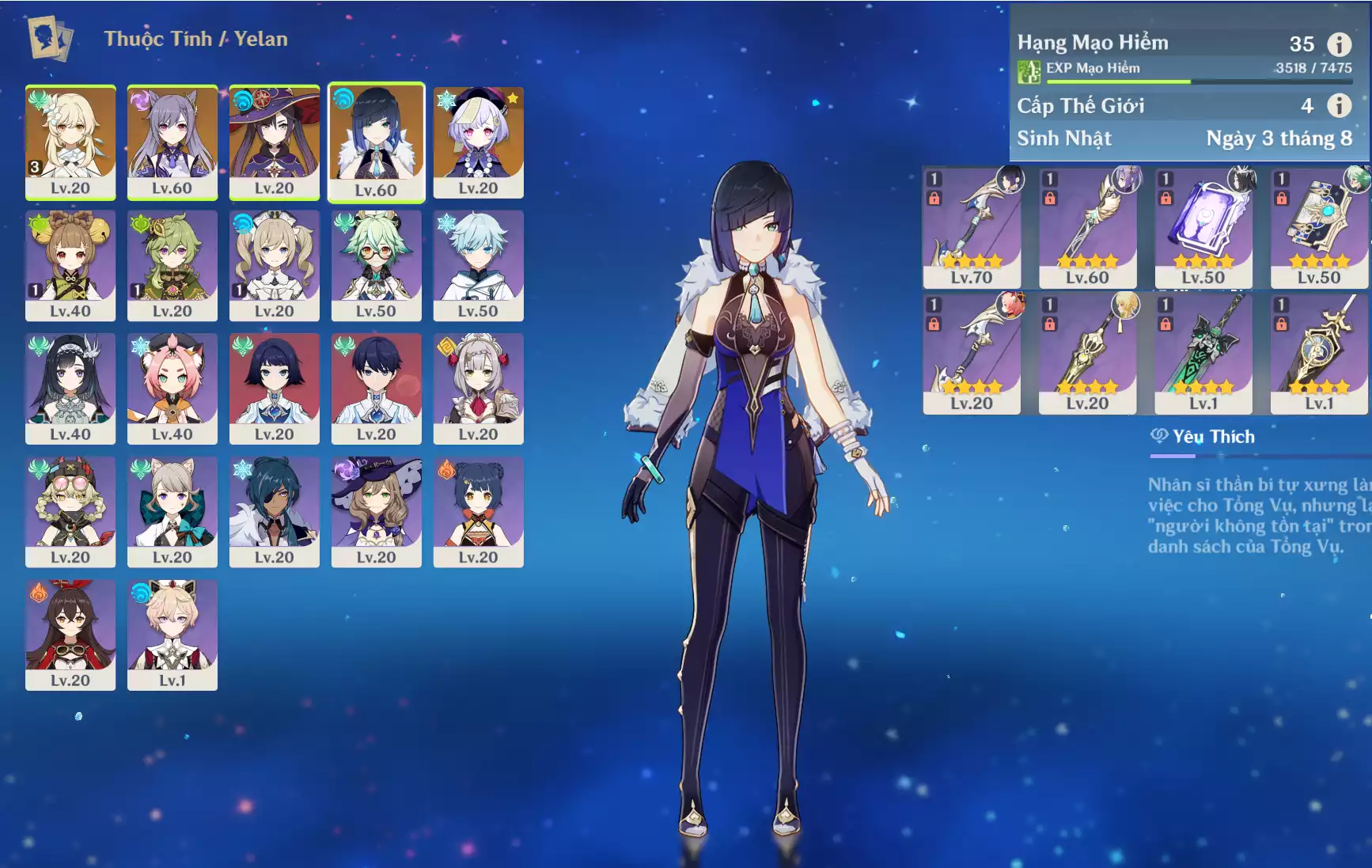This screenshot has width=1372, height=868.
Task: Select the Lv.1 Hydro character card
Action: [x=172, y=634]
